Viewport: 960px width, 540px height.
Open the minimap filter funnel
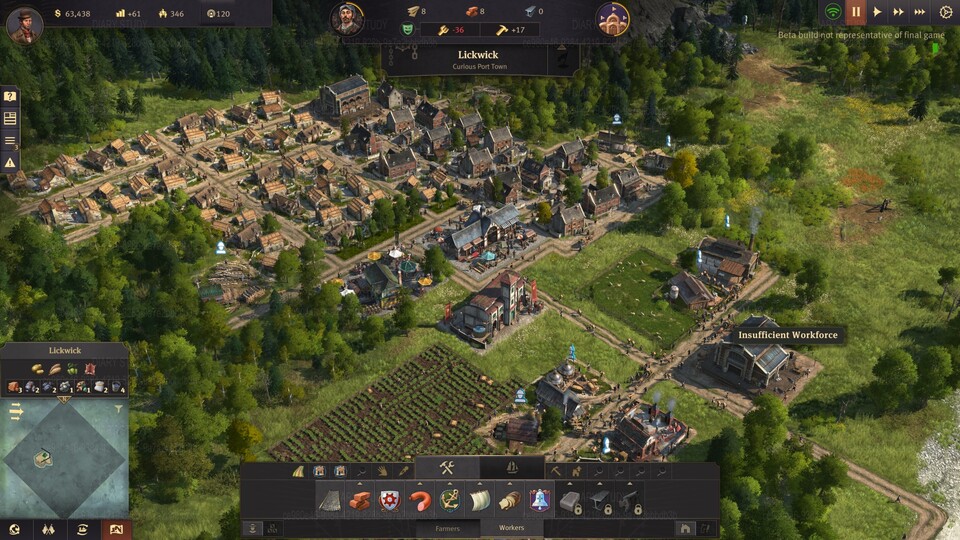click(119, 409)
